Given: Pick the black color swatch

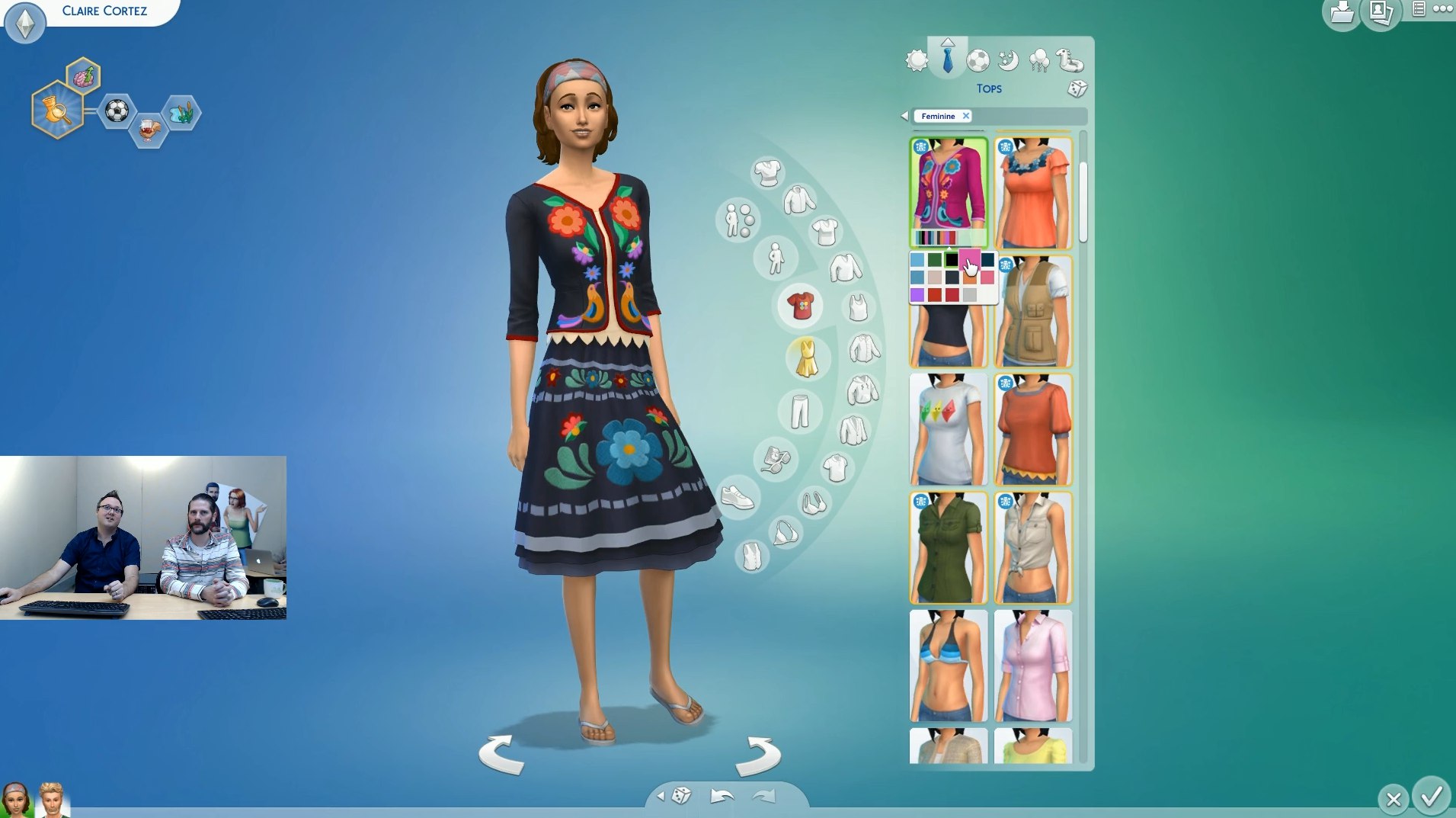Looking at the screenshot, I should (952, 260).
